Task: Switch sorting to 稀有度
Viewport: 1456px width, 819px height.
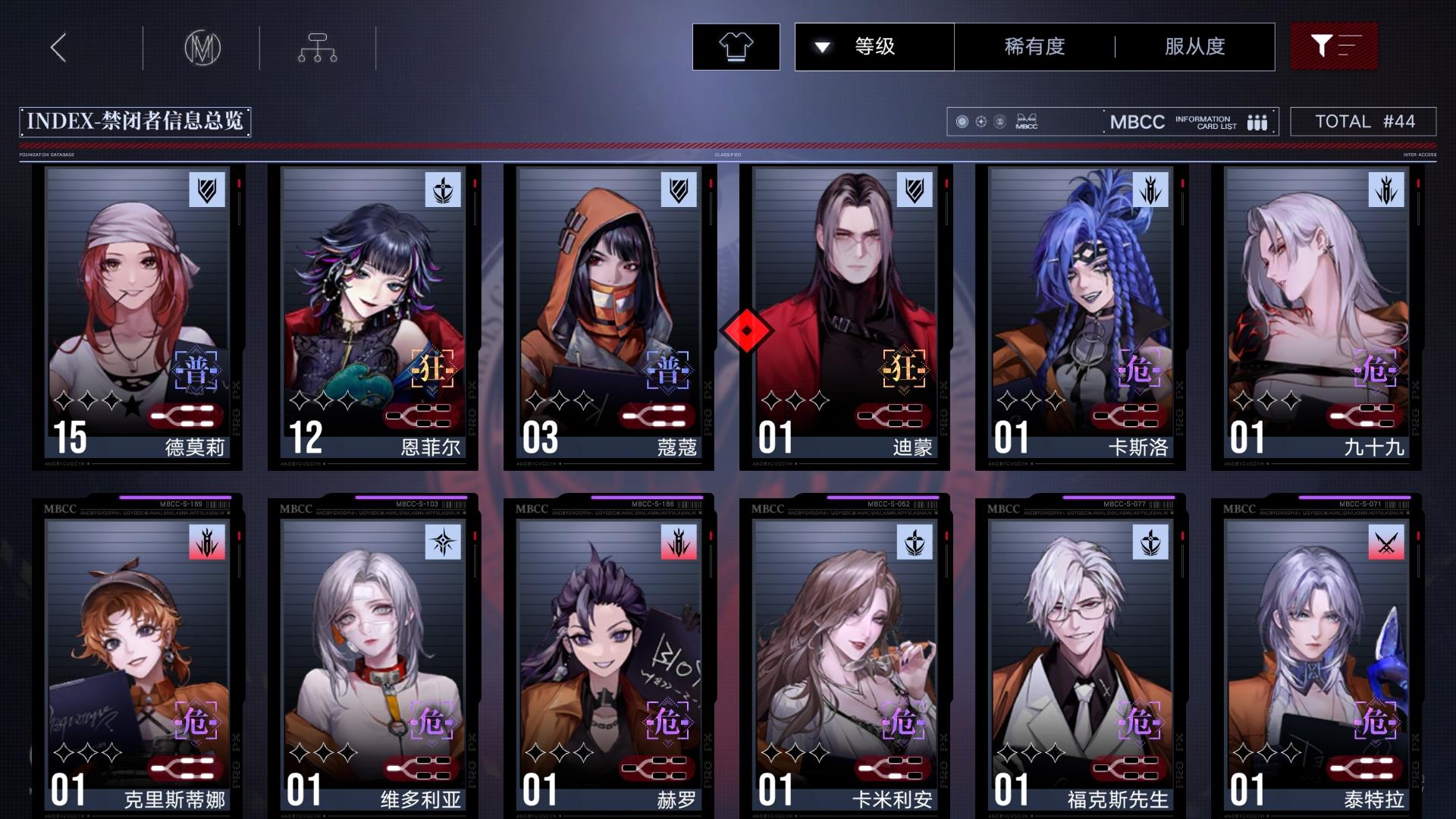Action: 1033,46
